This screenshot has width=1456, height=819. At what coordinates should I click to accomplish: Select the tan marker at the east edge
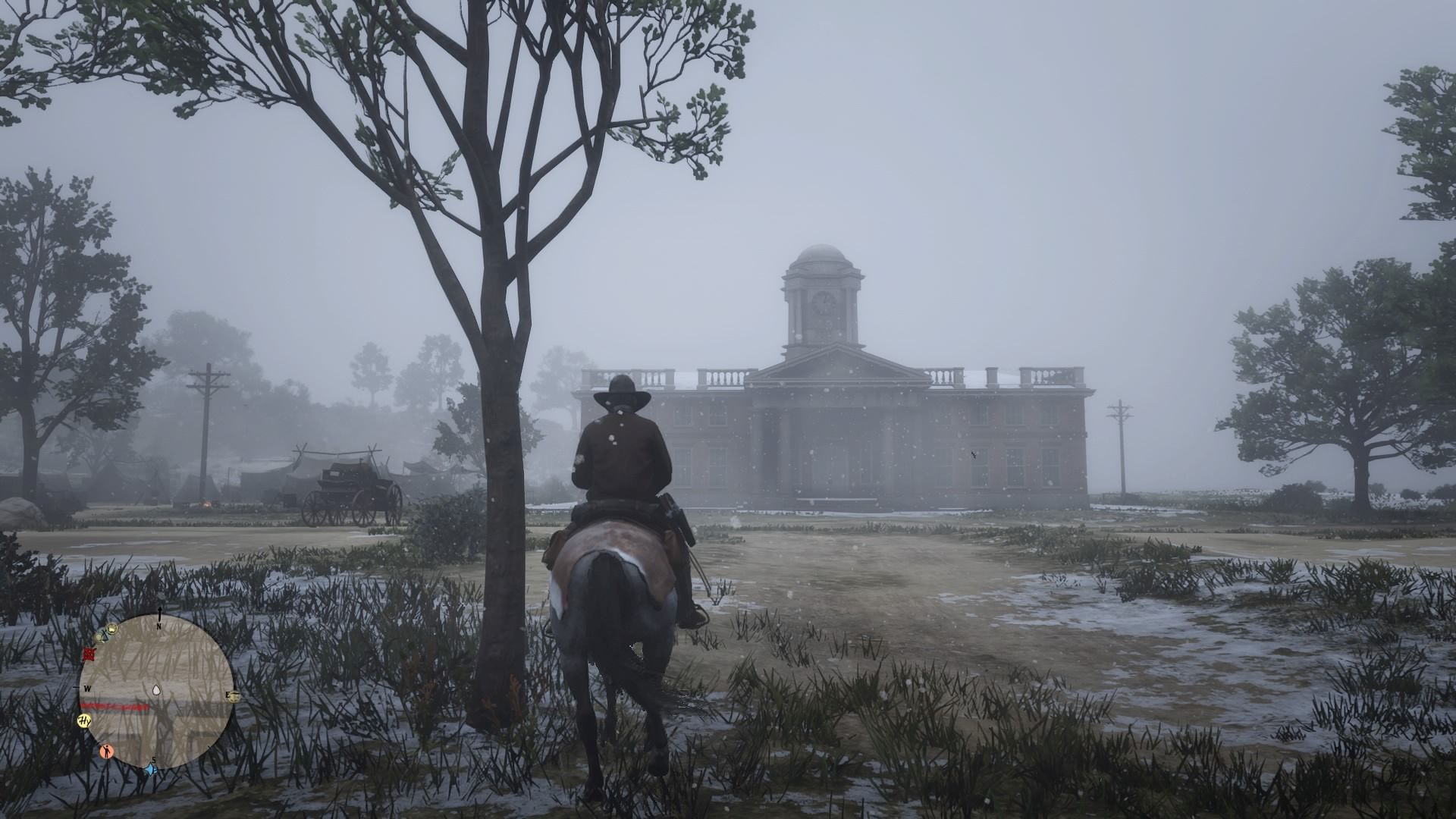[233, 696]
